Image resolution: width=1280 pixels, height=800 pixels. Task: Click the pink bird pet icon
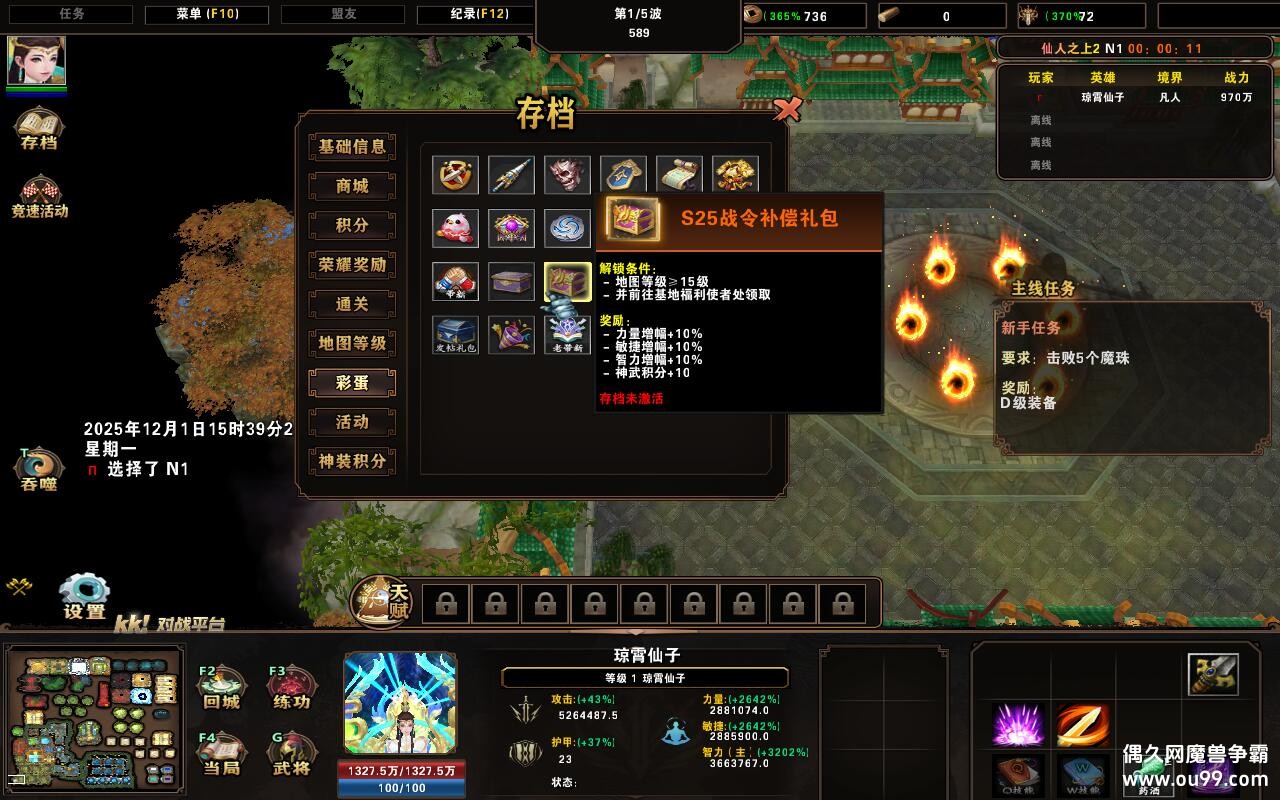(455, 227)
